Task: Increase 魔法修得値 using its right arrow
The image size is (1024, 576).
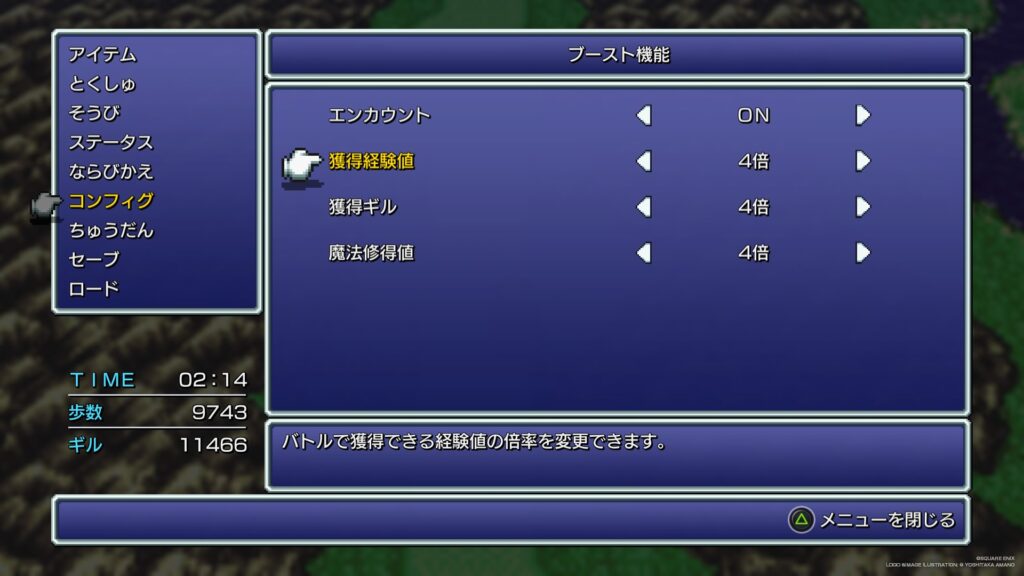Action: (x=863, y=253)
